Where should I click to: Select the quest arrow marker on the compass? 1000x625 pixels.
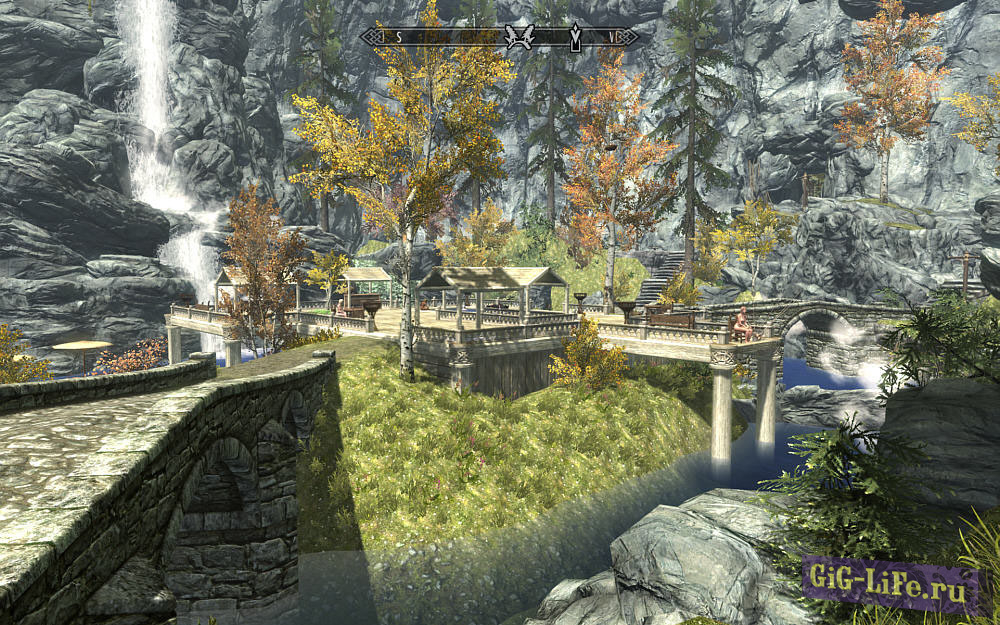click(x=575, y=38)
